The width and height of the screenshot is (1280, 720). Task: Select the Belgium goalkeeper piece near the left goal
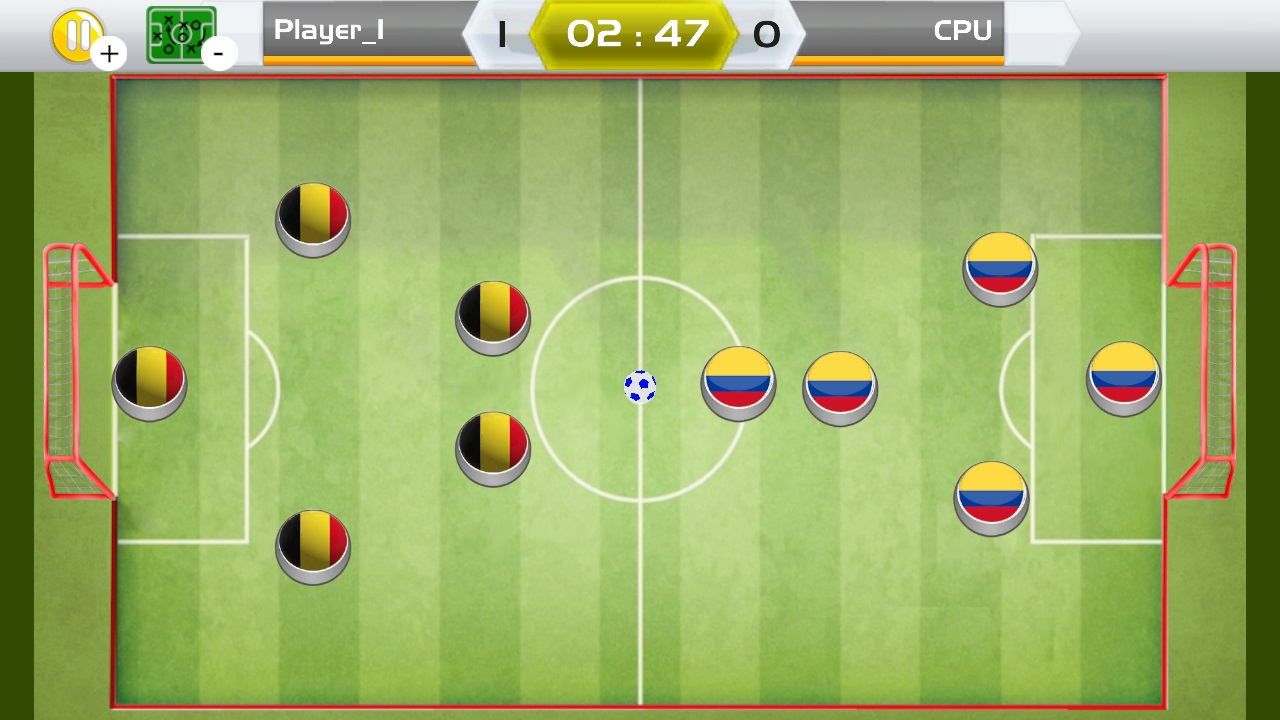click(x=148, y=383)
